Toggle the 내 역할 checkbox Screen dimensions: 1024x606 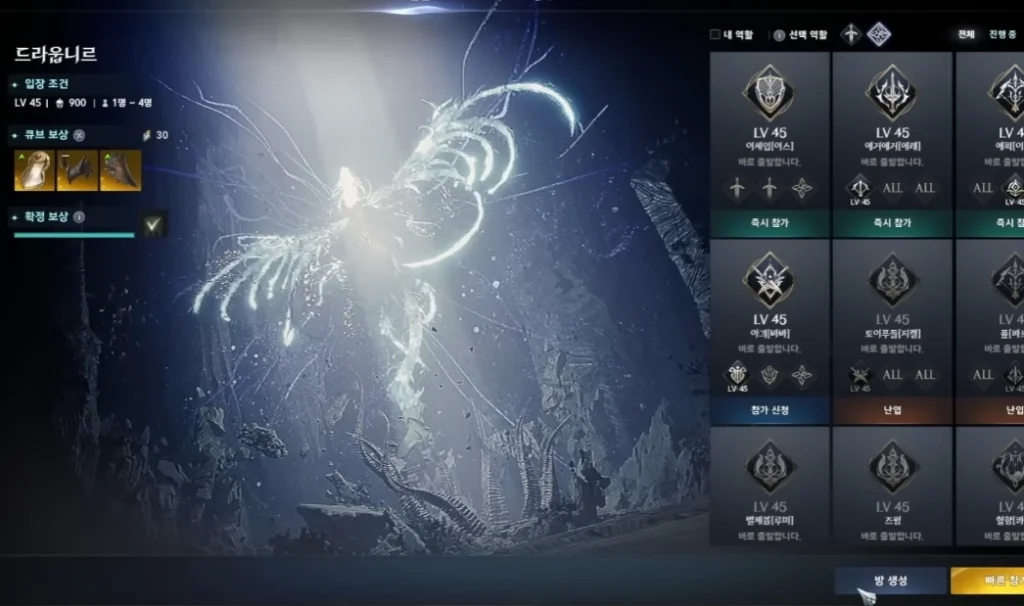point(715,34)
